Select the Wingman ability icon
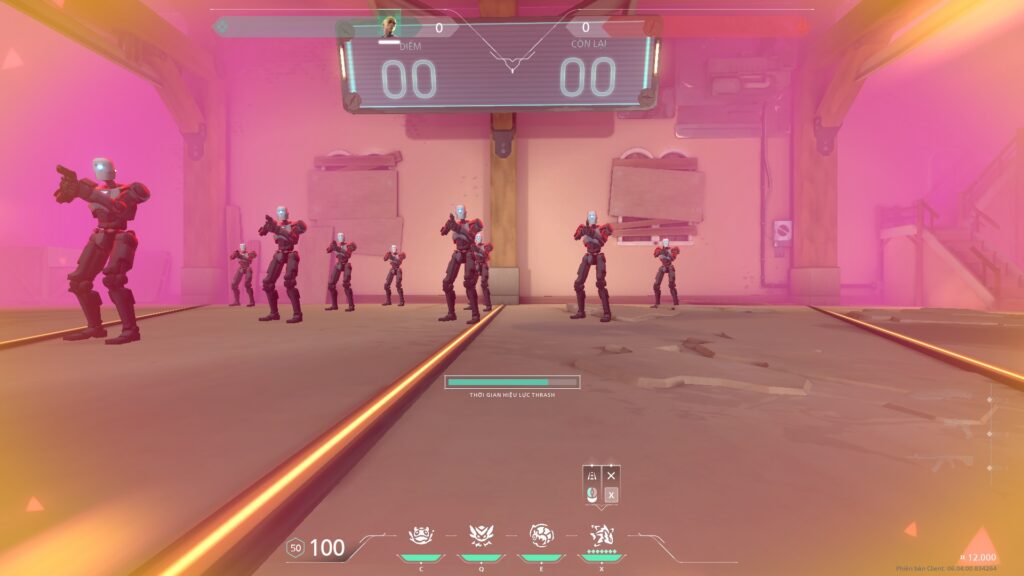1024x576 pixels. [x=480, y=536]
